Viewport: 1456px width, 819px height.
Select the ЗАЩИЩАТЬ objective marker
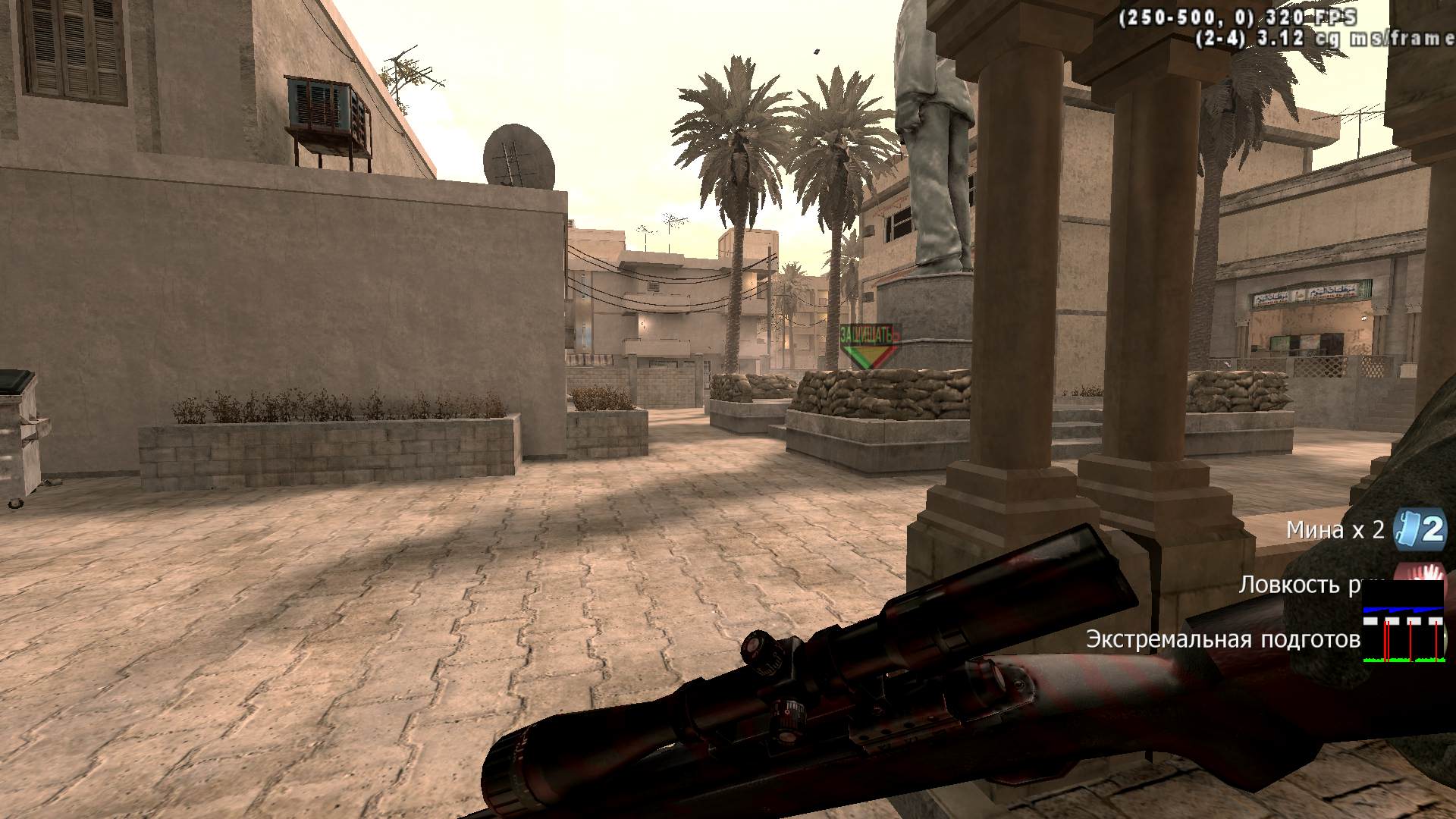coord(870,347)
